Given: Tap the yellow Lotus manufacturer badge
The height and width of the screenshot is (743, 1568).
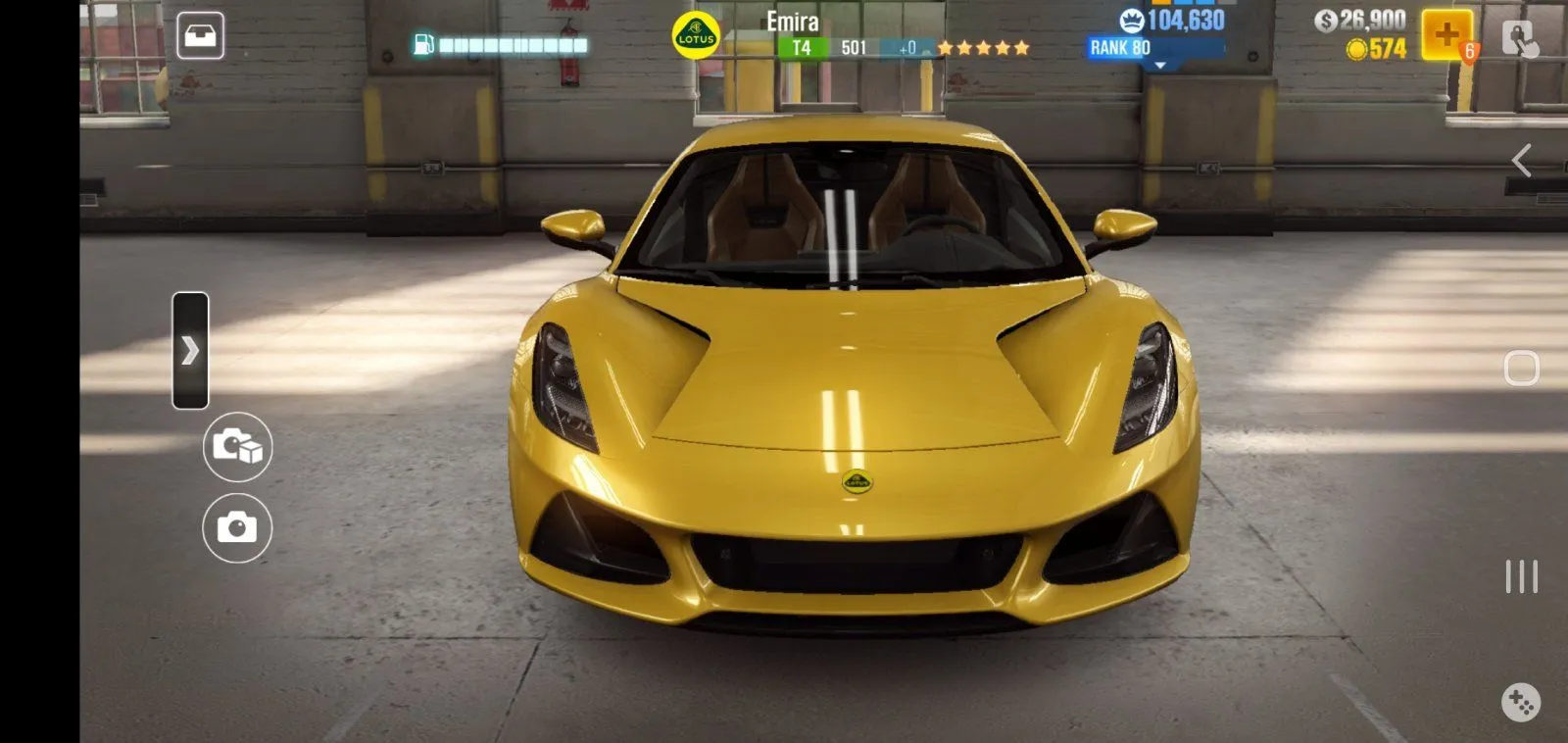Looking at the screenshot, I should (698, 30).
